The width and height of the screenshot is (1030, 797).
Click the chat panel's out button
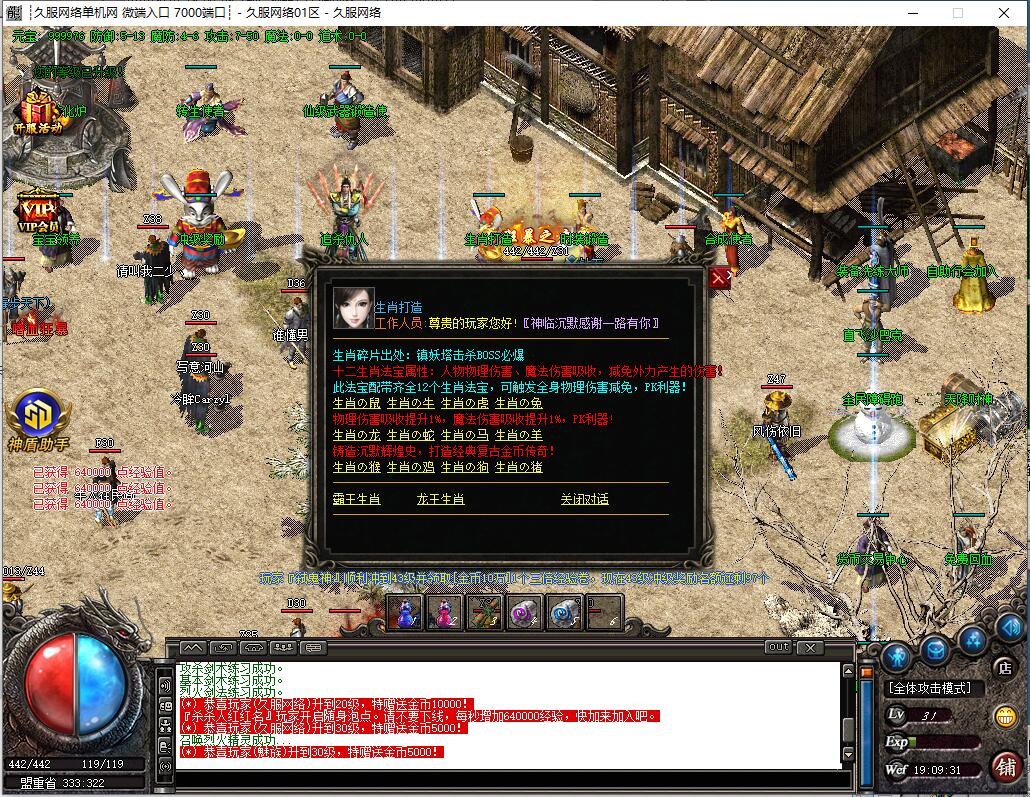click(x=778, y=647)
